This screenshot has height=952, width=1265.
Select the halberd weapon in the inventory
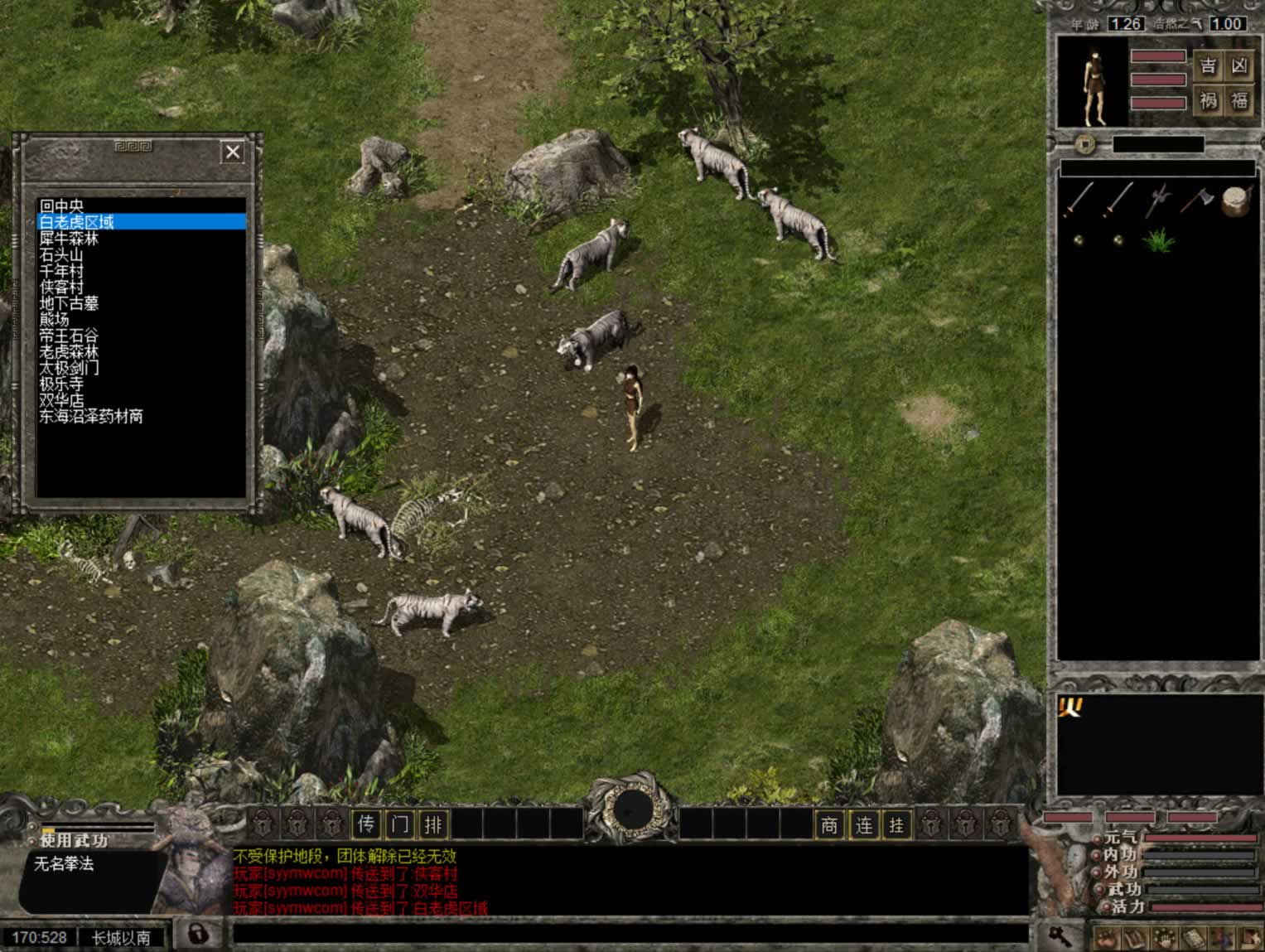(x=1158, y=201)
